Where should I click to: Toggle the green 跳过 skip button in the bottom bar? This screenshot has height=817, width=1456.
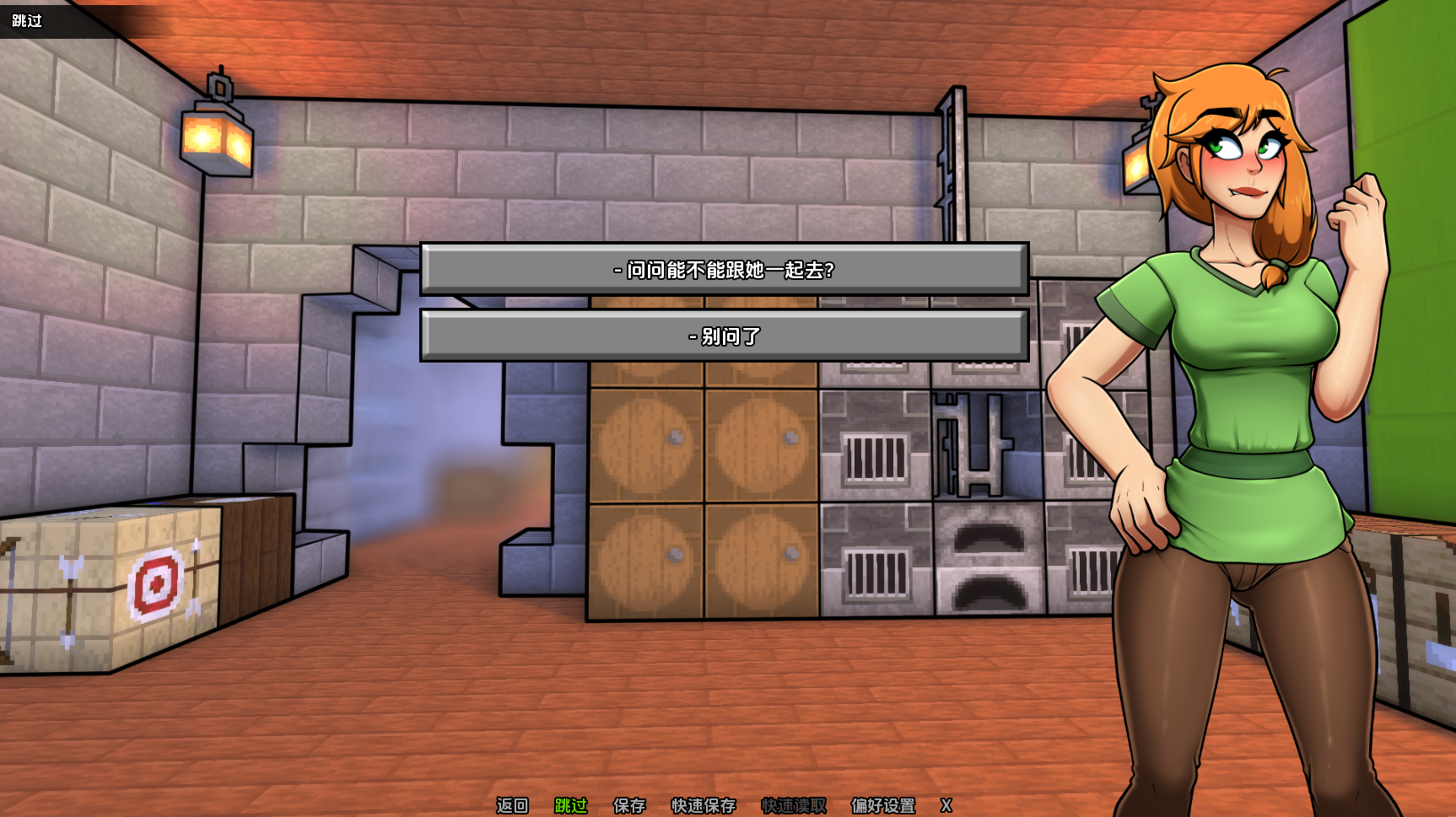[x=570, y=805]
